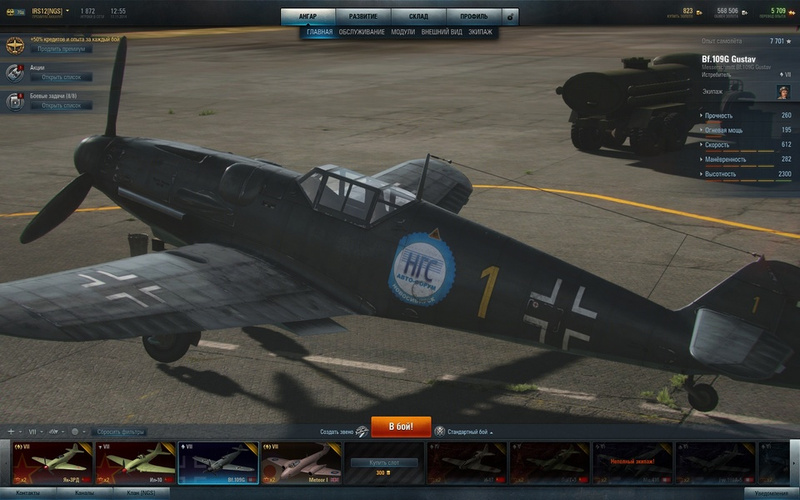800x500 pixels.
Task: Open the Обслуживание sub-tab
Action: 361,32
